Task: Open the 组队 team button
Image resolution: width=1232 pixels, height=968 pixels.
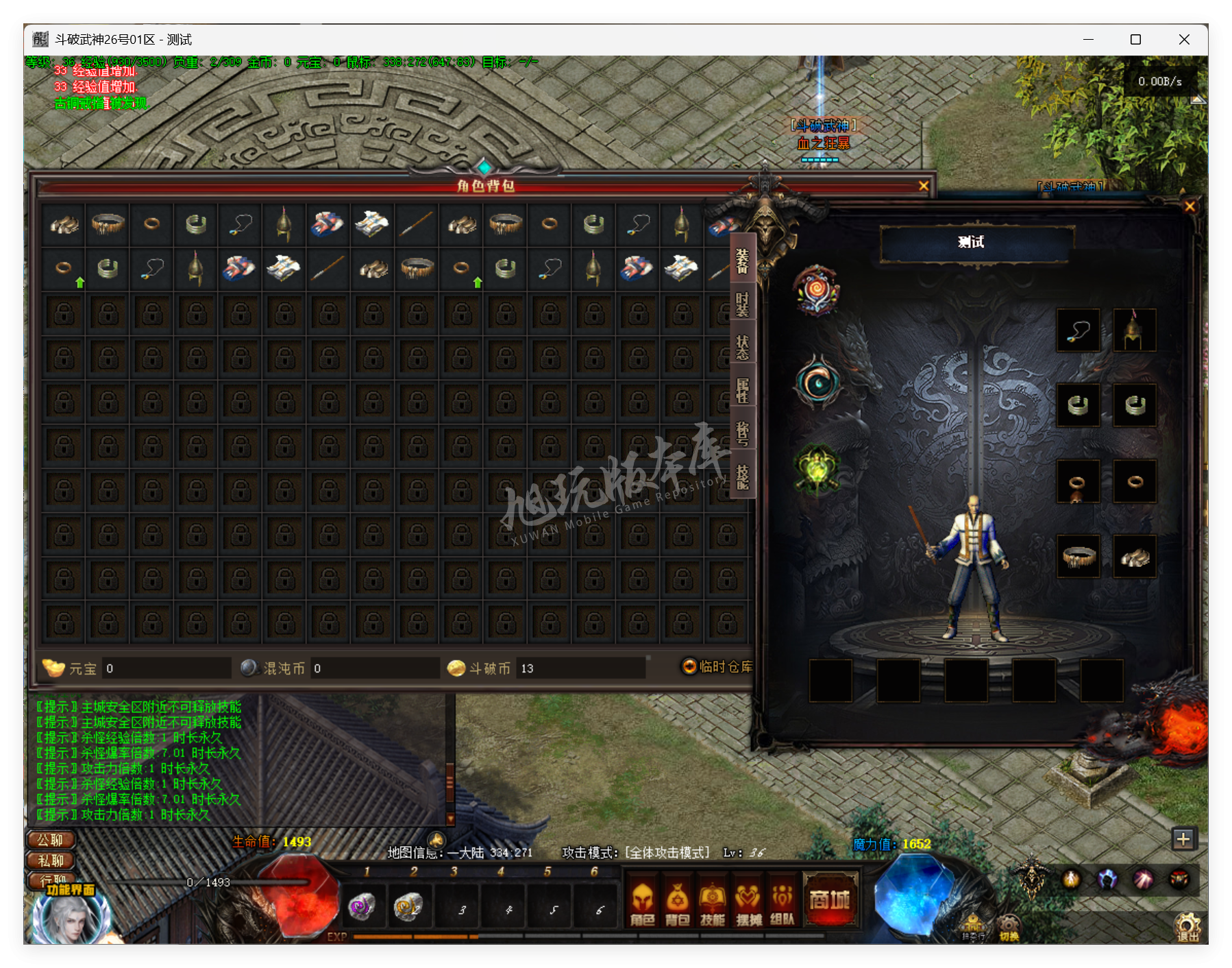Action: click(783, 904)
